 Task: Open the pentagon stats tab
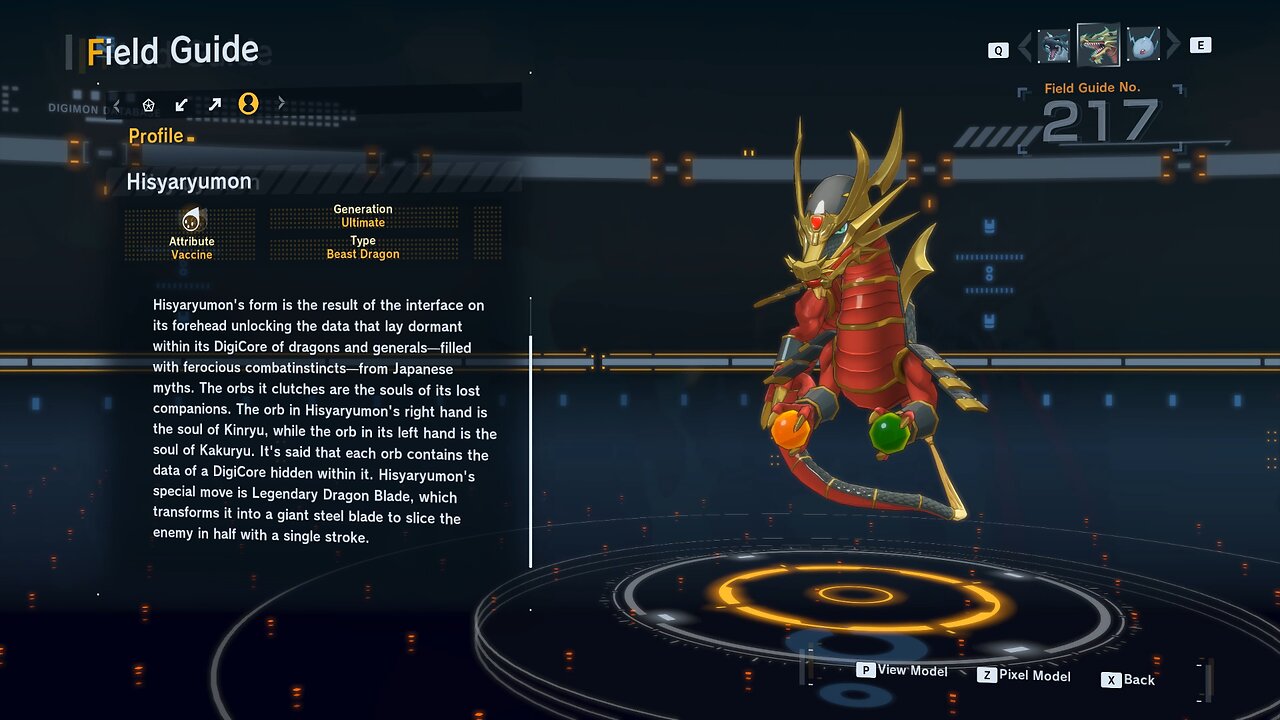[149, 104]
